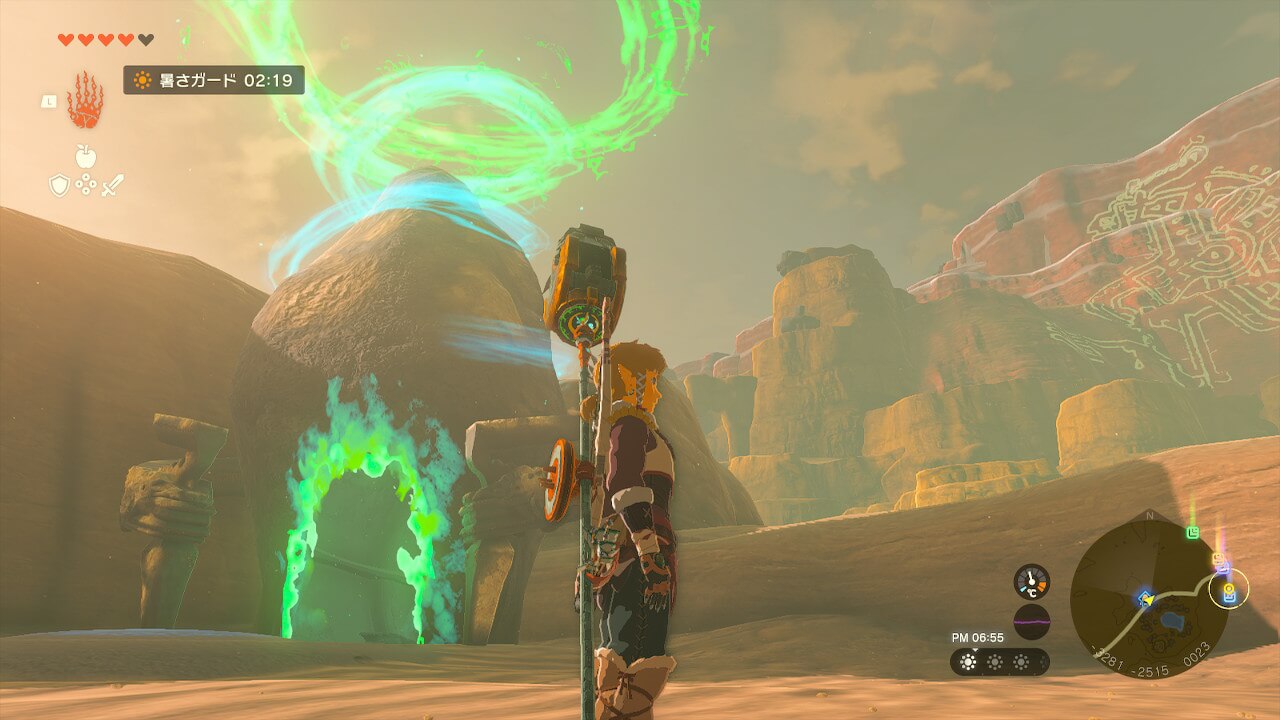Open the apple materials quick slot
This screenshot has height=720, width=1280.
coord(85,157)
